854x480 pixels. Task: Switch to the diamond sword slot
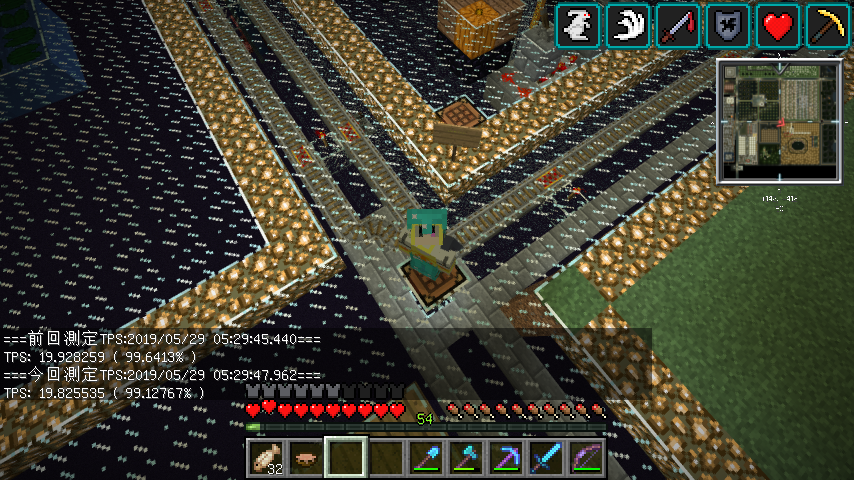(x=546, y=459)
